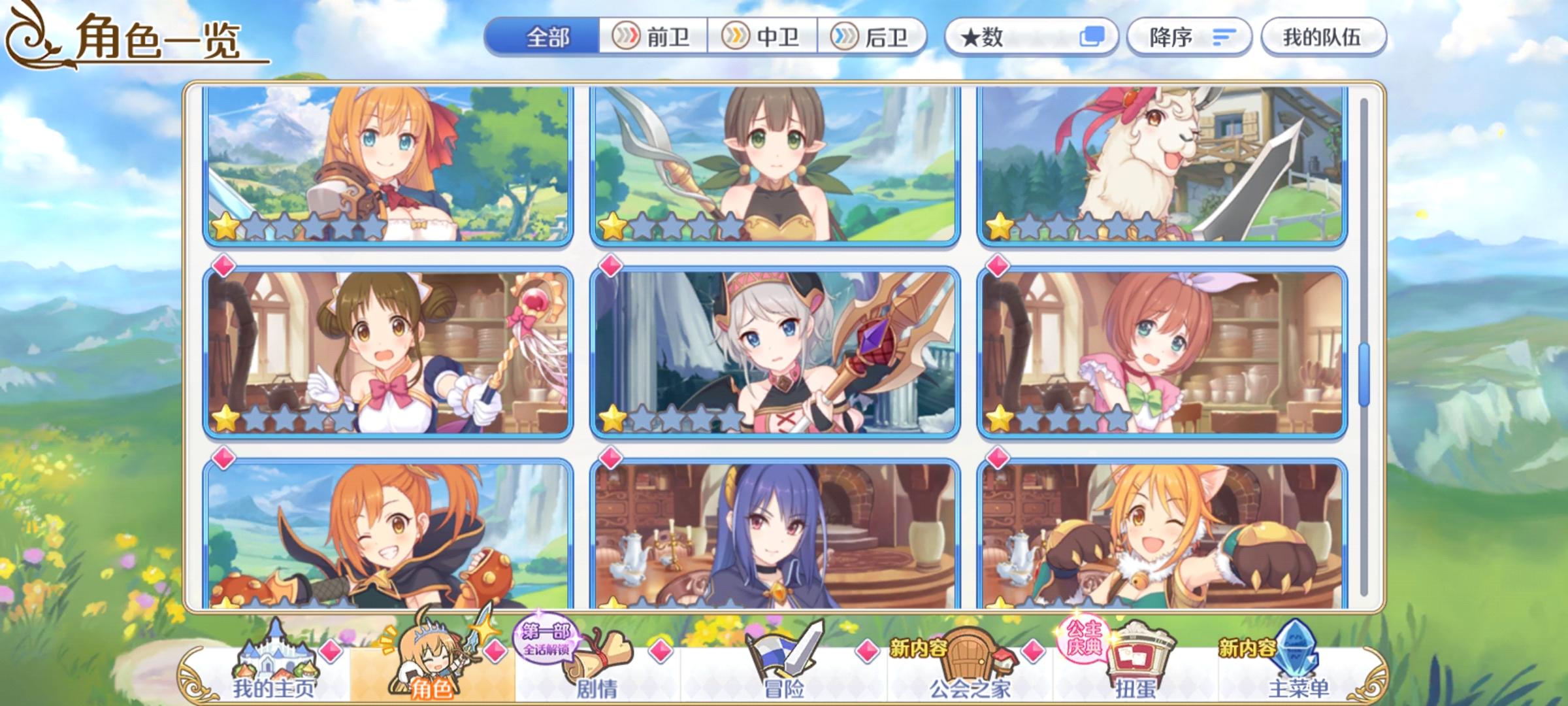Open the 剧情 story scroll icon
Image resolution: width=1568 pixels, height=706 pixels.
pyautogui.click(x=587, y=667)
